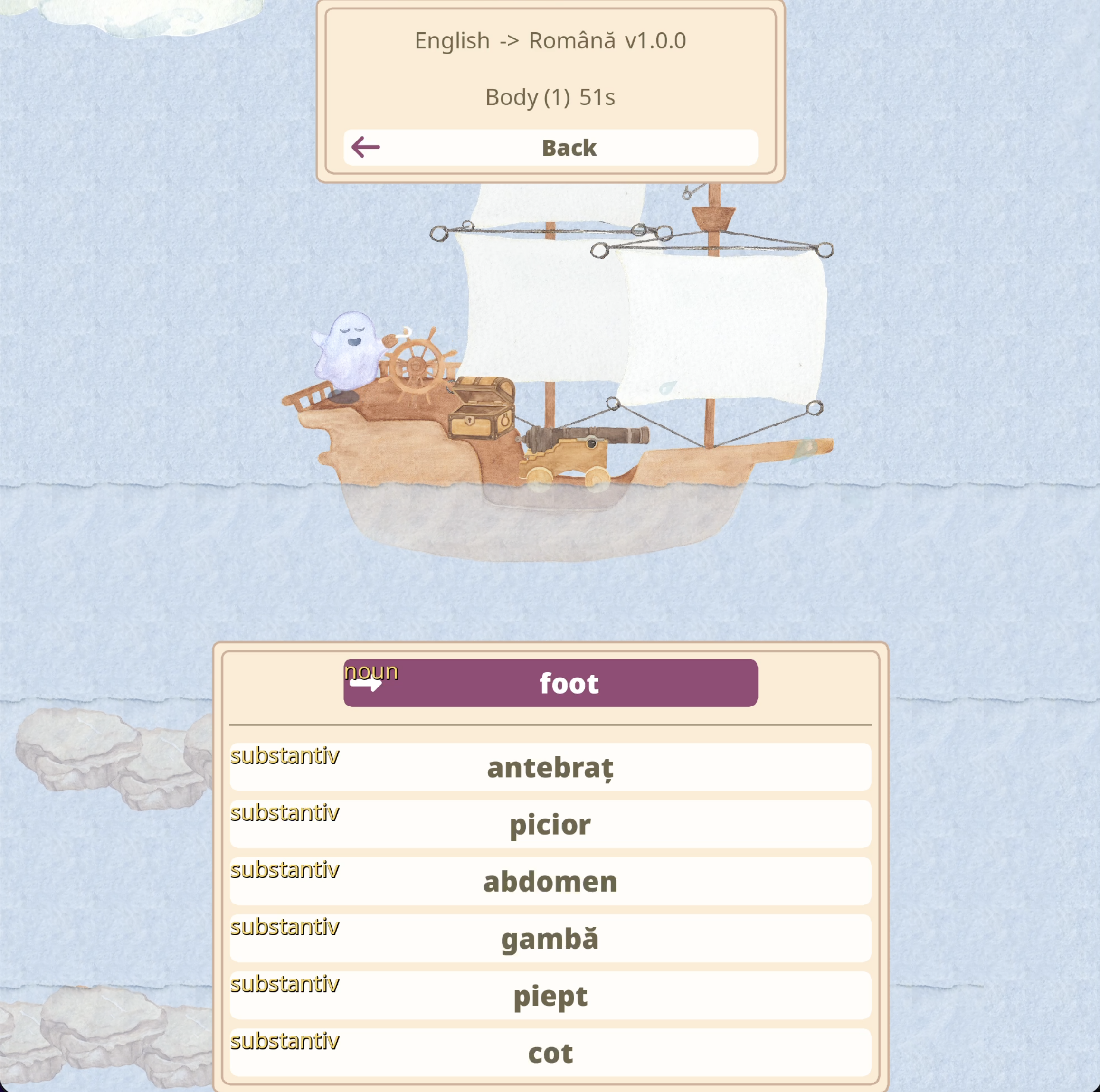Select the answer picior
This screenshot has height=1092, width=1100.
pyautogui.click(x=550, y=824)
